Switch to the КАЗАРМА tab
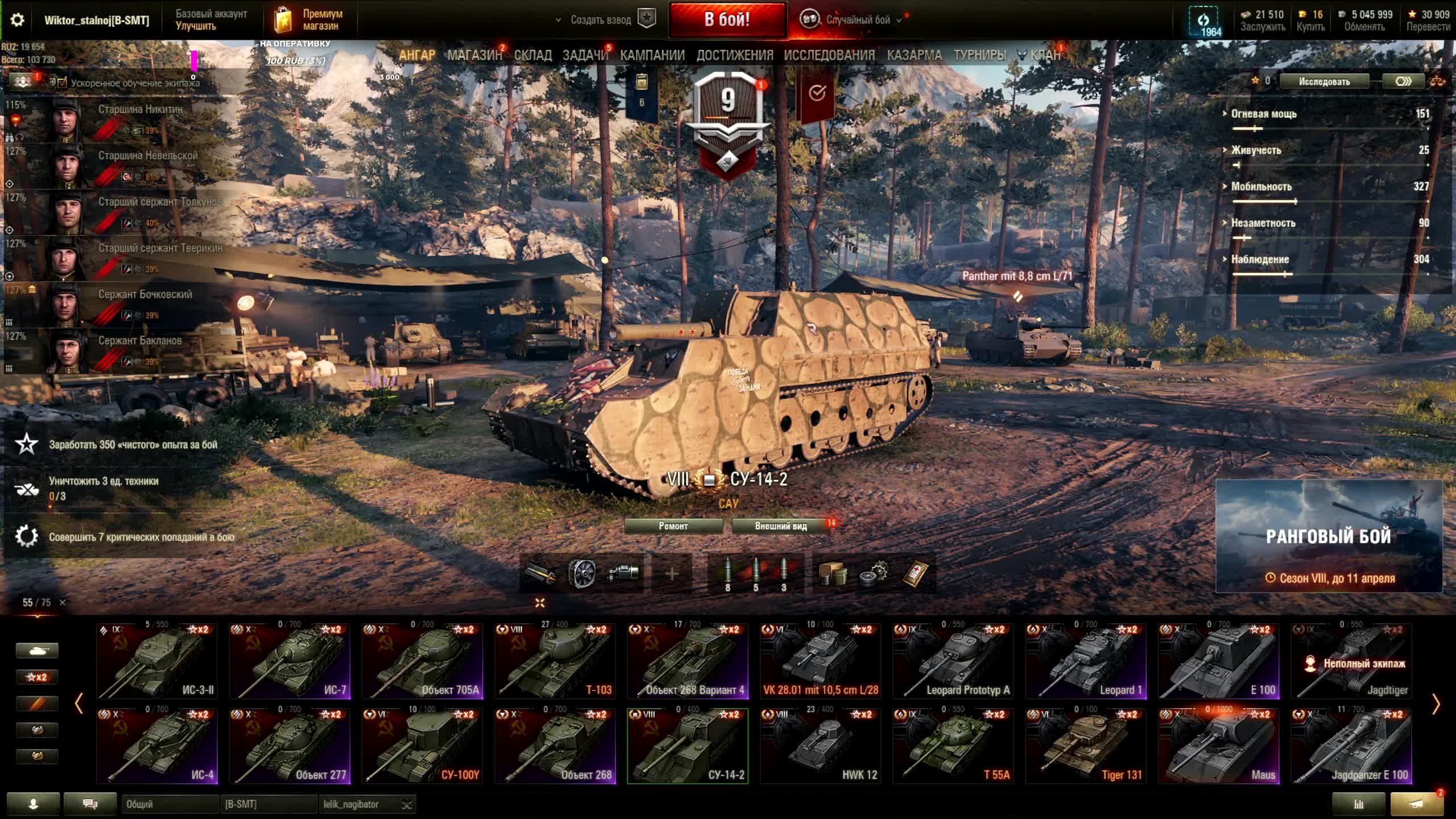Screen dimensions: 1456x819 pyautogui.click(x=914, y=55)
